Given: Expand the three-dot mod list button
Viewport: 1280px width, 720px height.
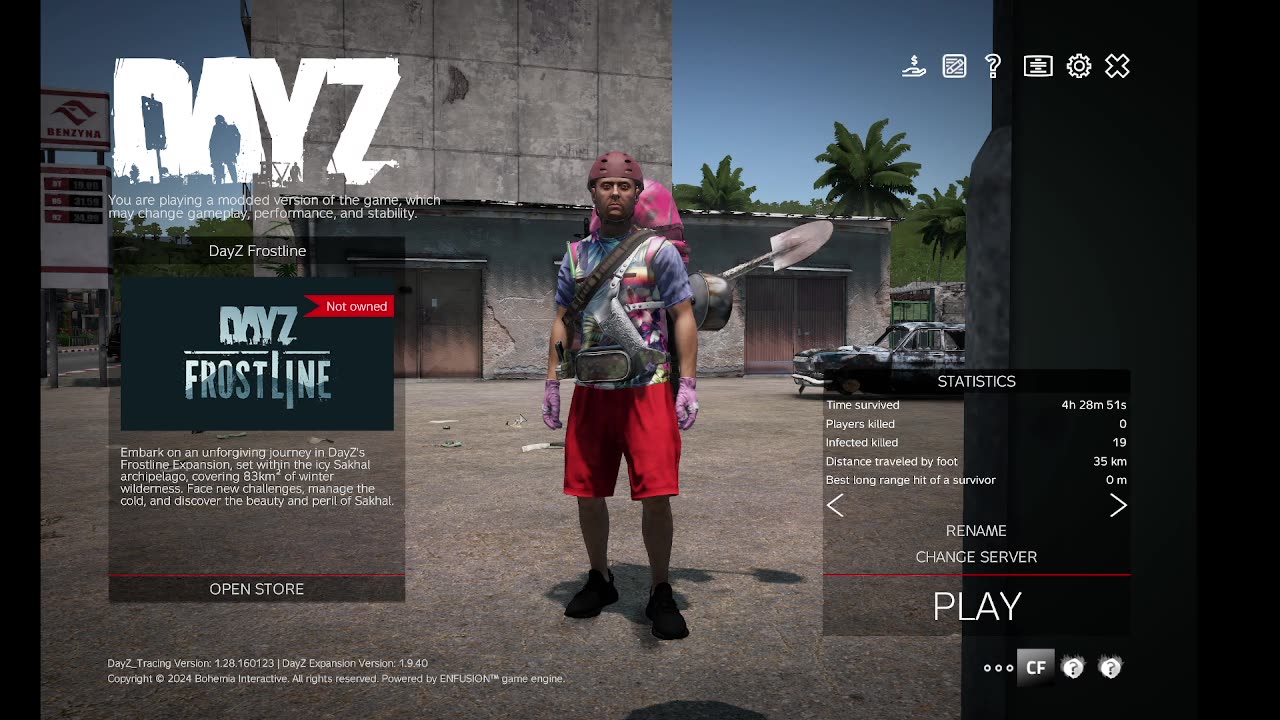Looking at the screenshot, I should (x=998, y=668).
